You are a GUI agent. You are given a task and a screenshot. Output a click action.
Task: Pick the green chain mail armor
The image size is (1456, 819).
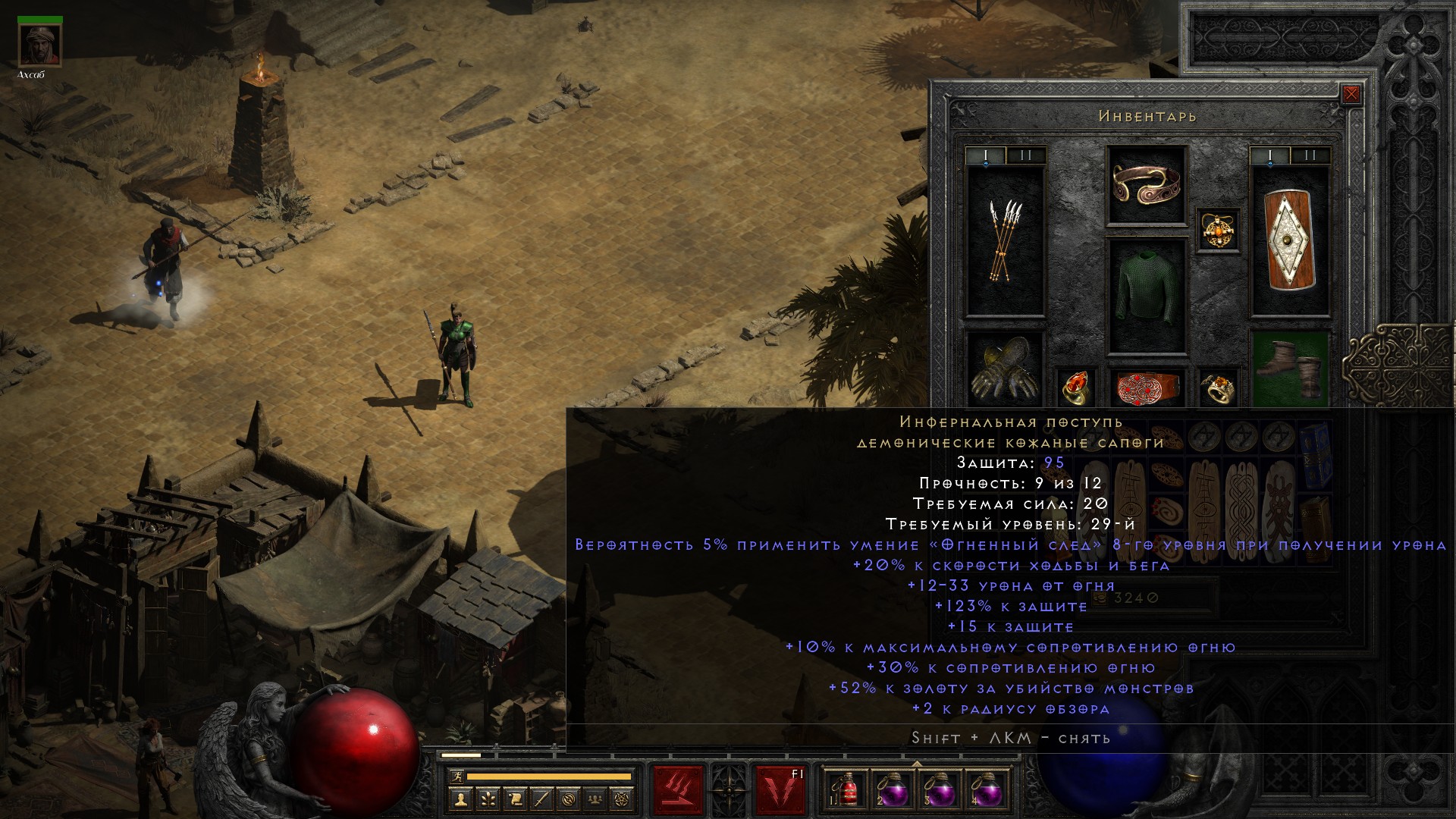click(x=1146, y=296)
